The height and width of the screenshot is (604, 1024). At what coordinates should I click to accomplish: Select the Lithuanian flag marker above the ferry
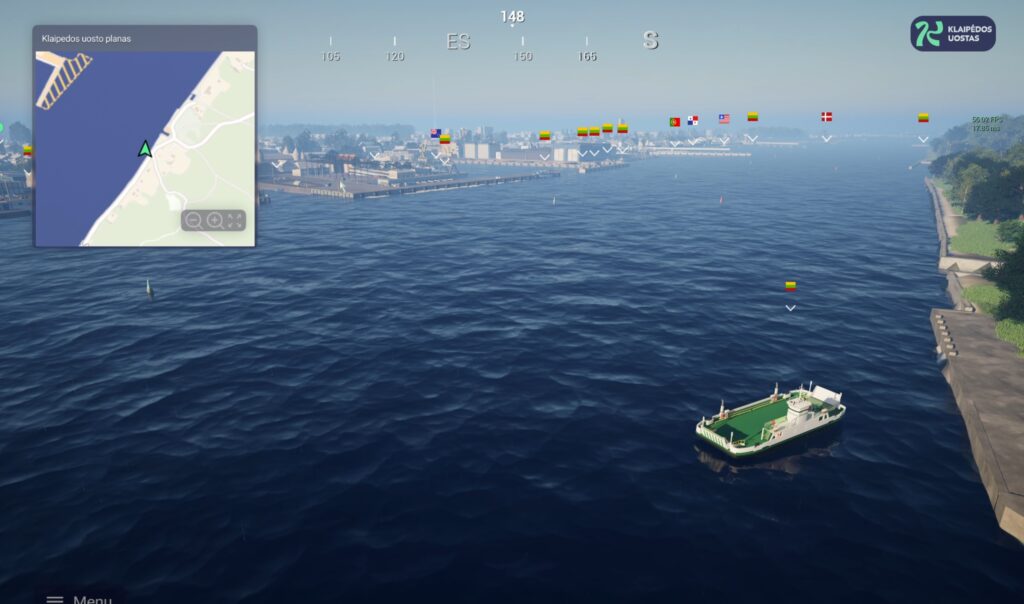pyautogui.click(x=790, y=286)
